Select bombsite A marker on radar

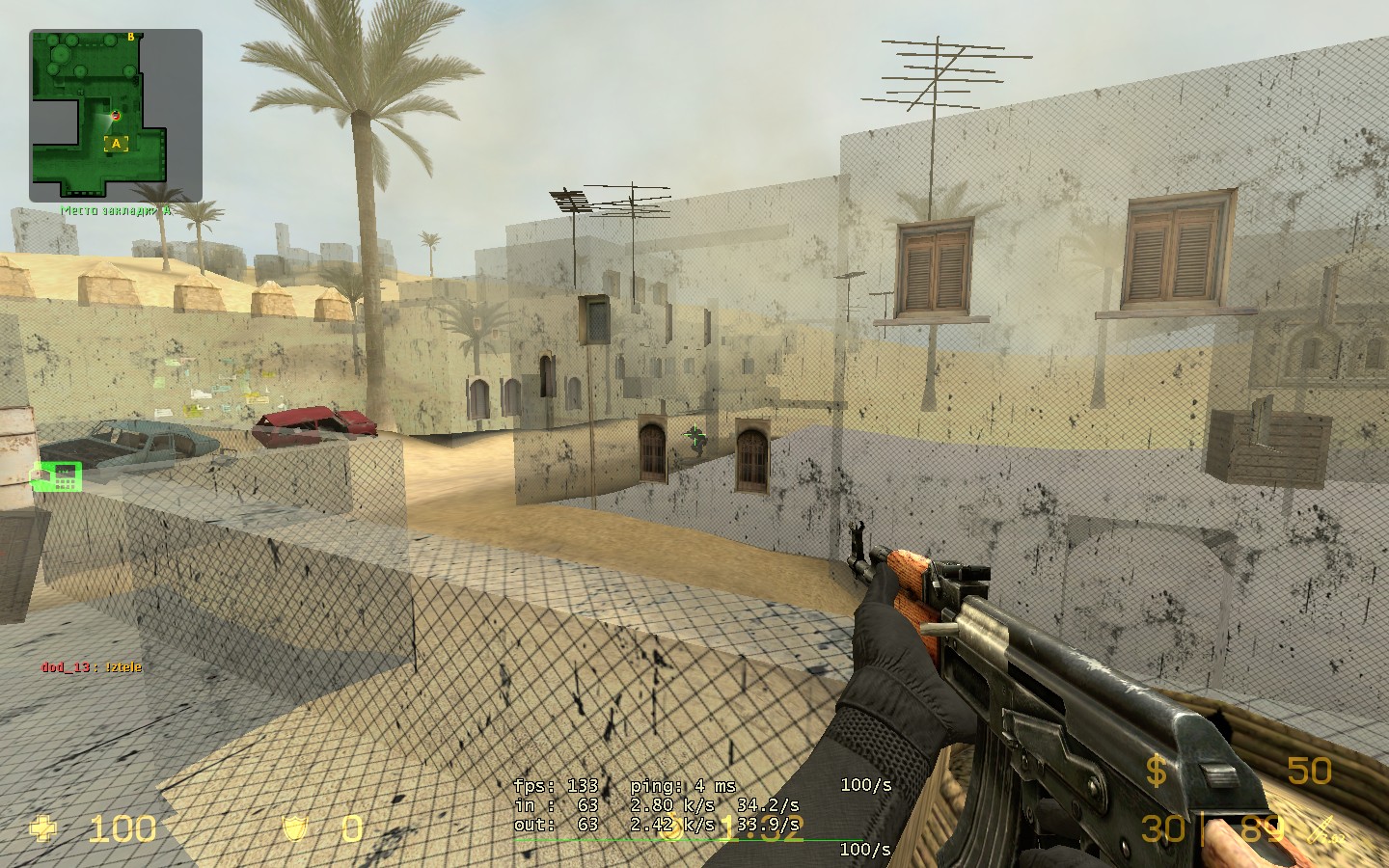pos(117,145)
